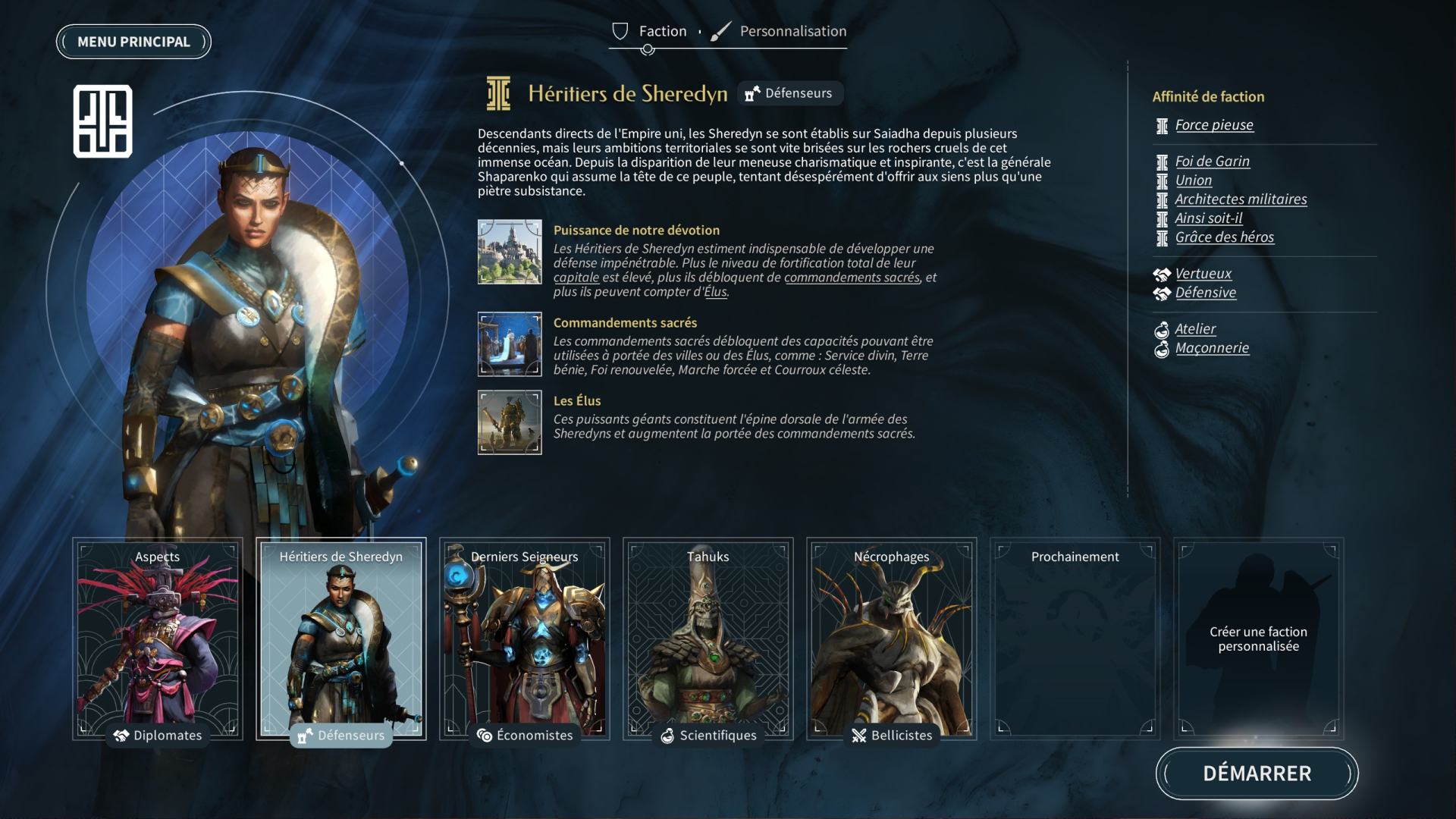The width and height of the screenshot is (1456, 819).
Task: Open the Force pieuse affinity link
Action: click(x=1214, y=125)
